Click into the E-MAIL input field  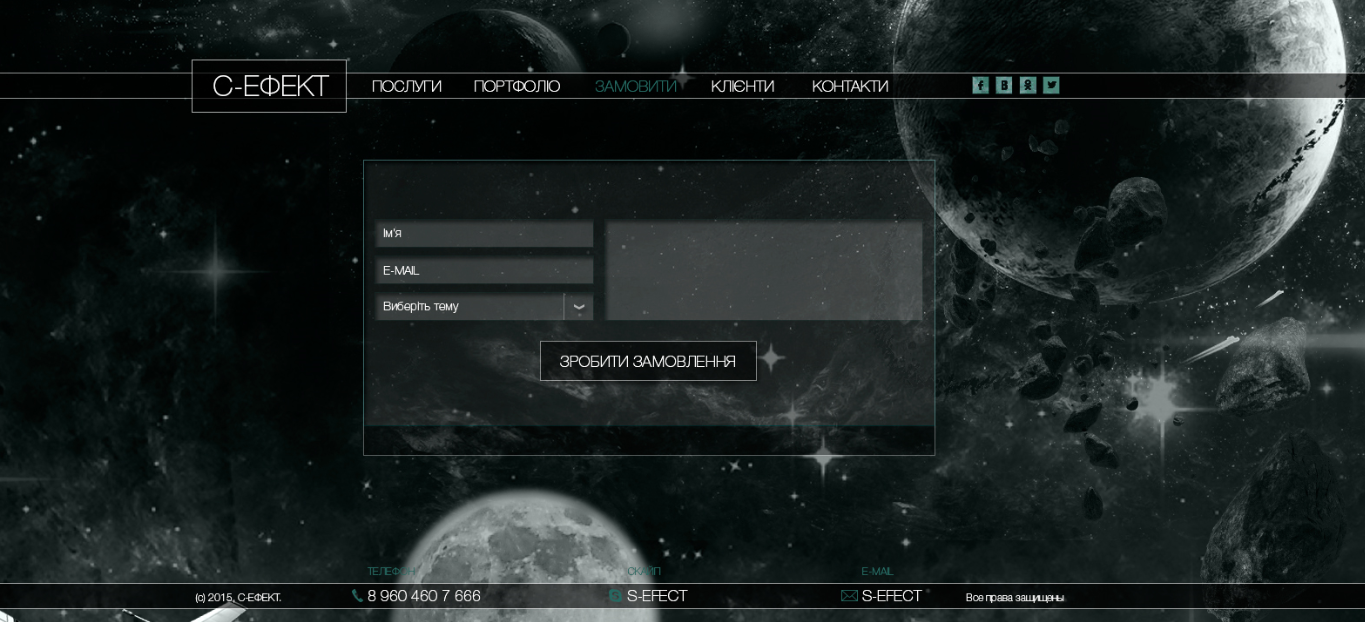pyautogui.click(x=484, y=270)
